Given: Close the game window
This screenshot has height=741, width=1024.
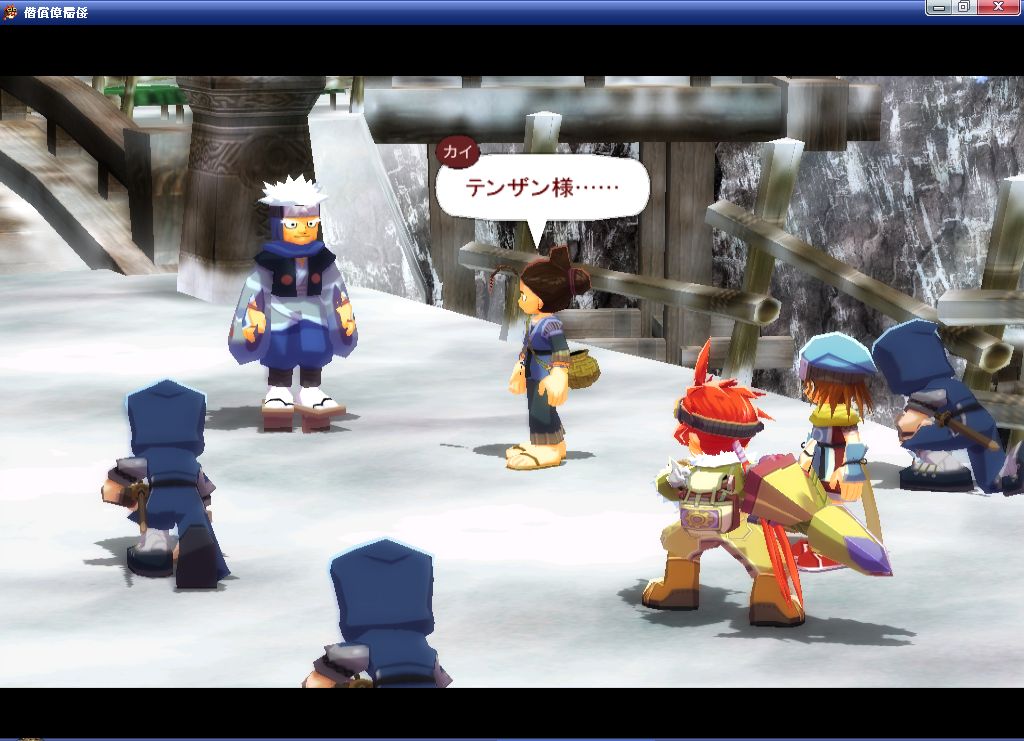Looking at the screenshot, I should [x=998, y=8].
